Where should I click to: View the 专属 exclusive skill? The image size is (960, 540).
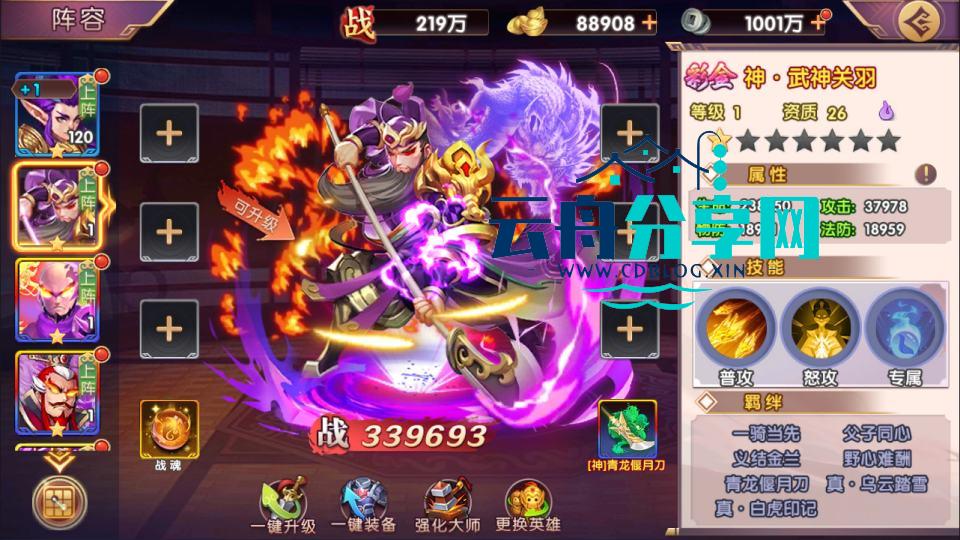(x=903, y=328)
